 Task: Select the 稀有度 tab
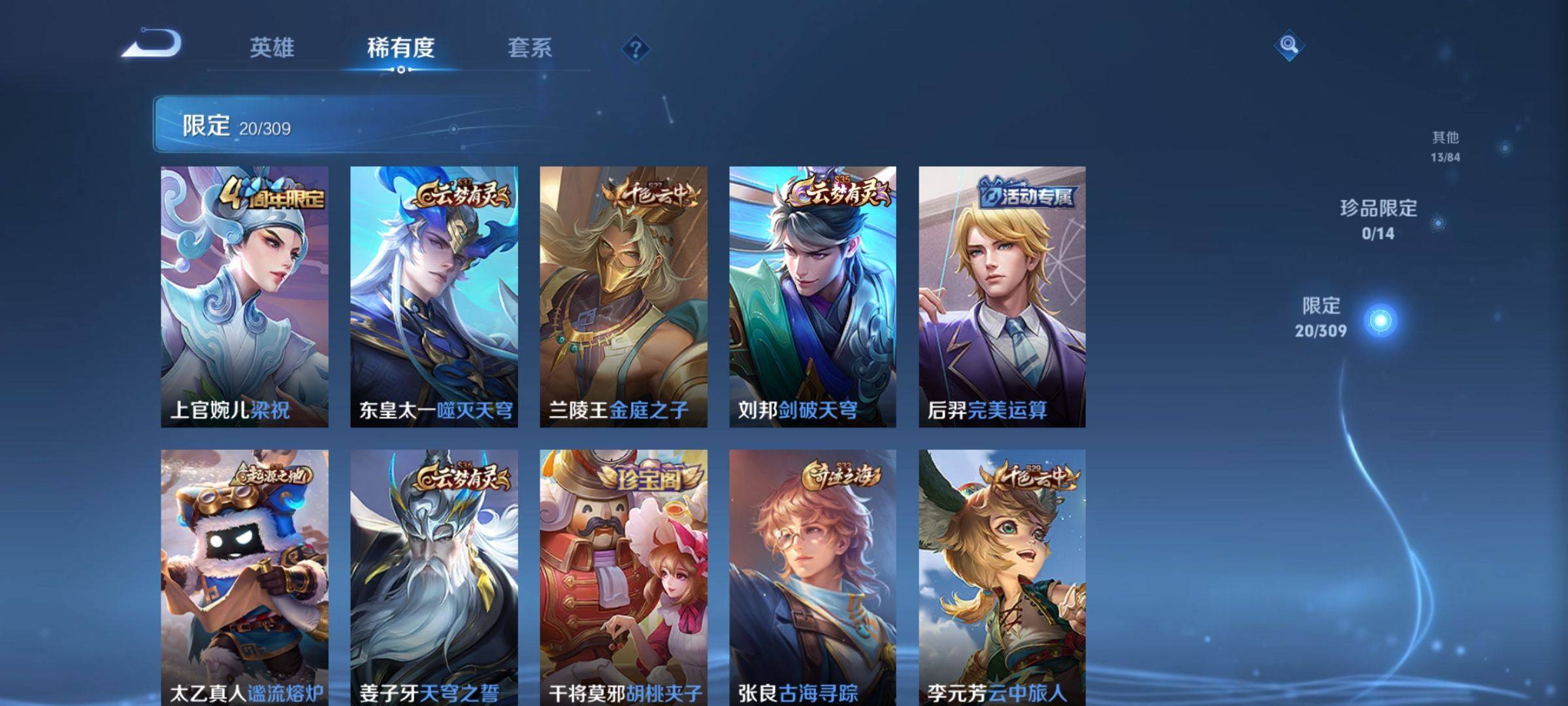click(x=400, y=48)
